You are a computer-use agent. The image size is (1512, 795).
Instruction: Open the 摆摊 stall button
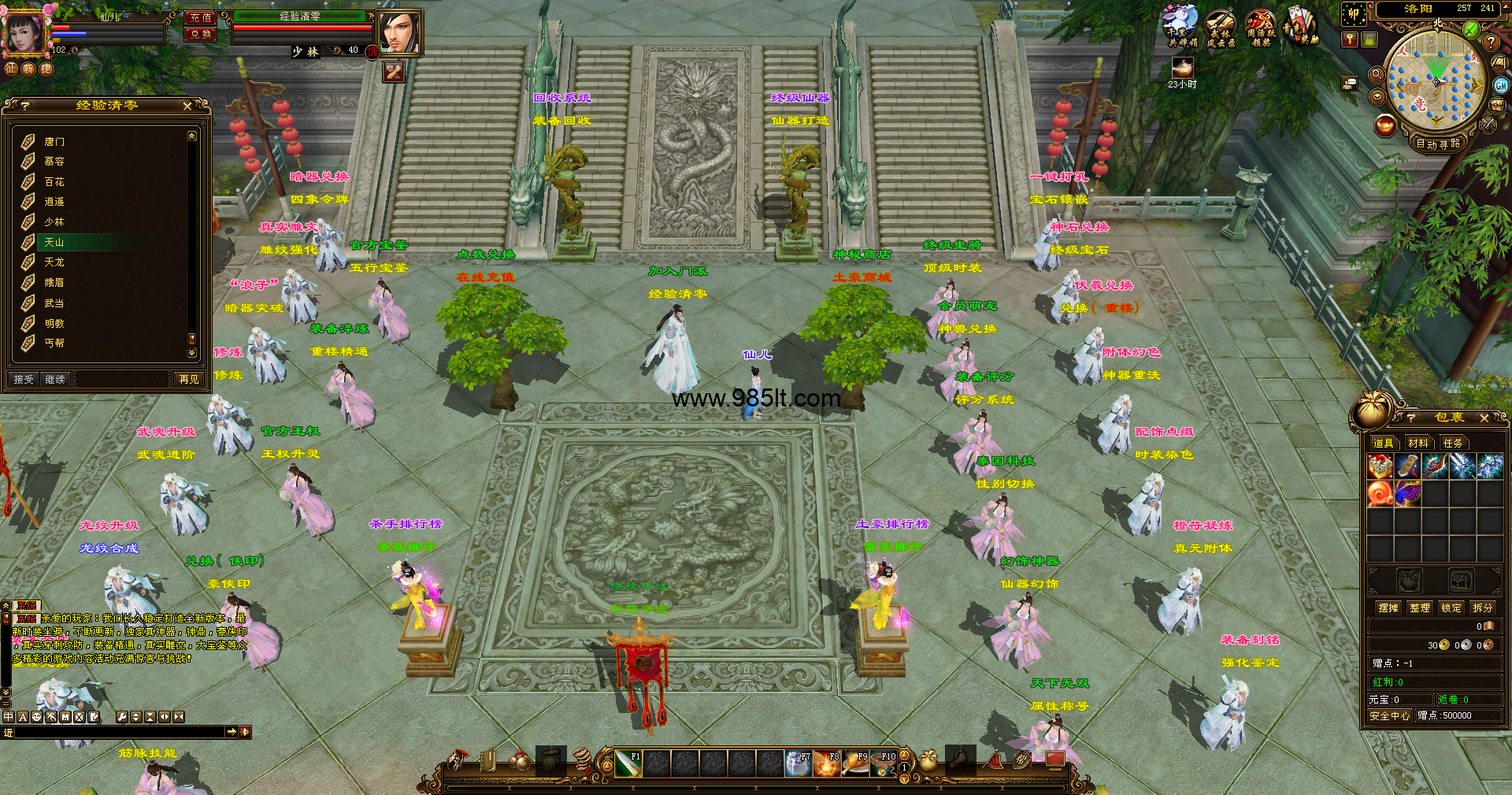(1388, 607)
